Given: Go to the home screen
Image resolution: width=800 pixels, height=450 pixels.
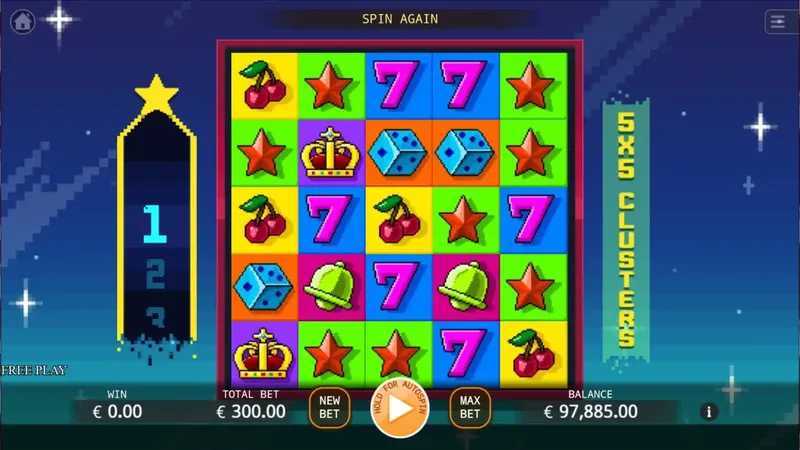Looking at the screenshot, I should [22, 21].
